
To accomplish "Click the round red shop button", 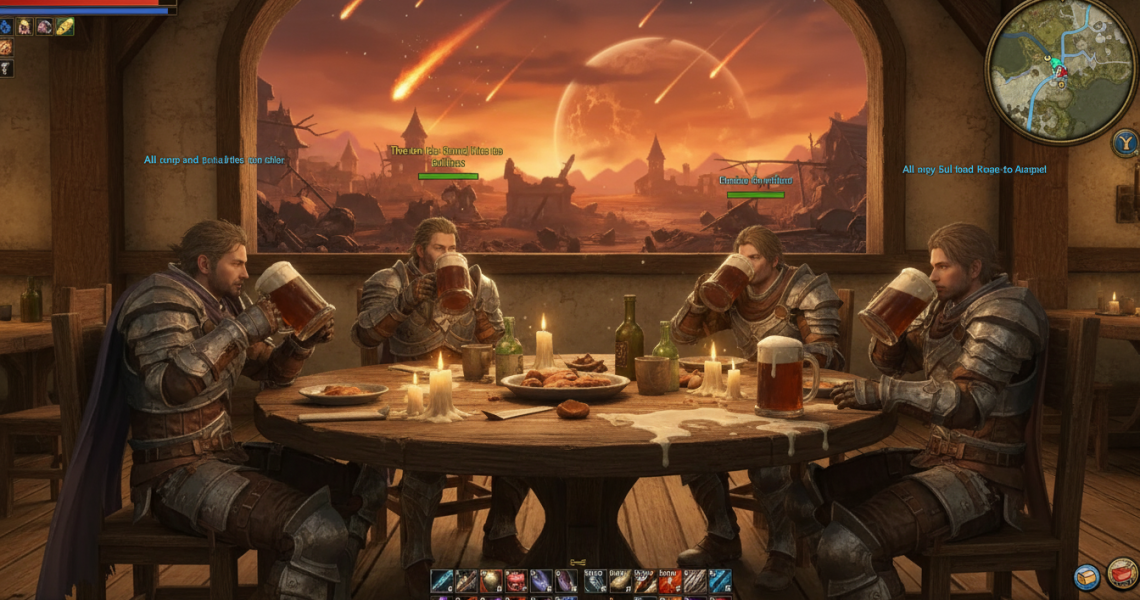I will (x=1122, y=574).
